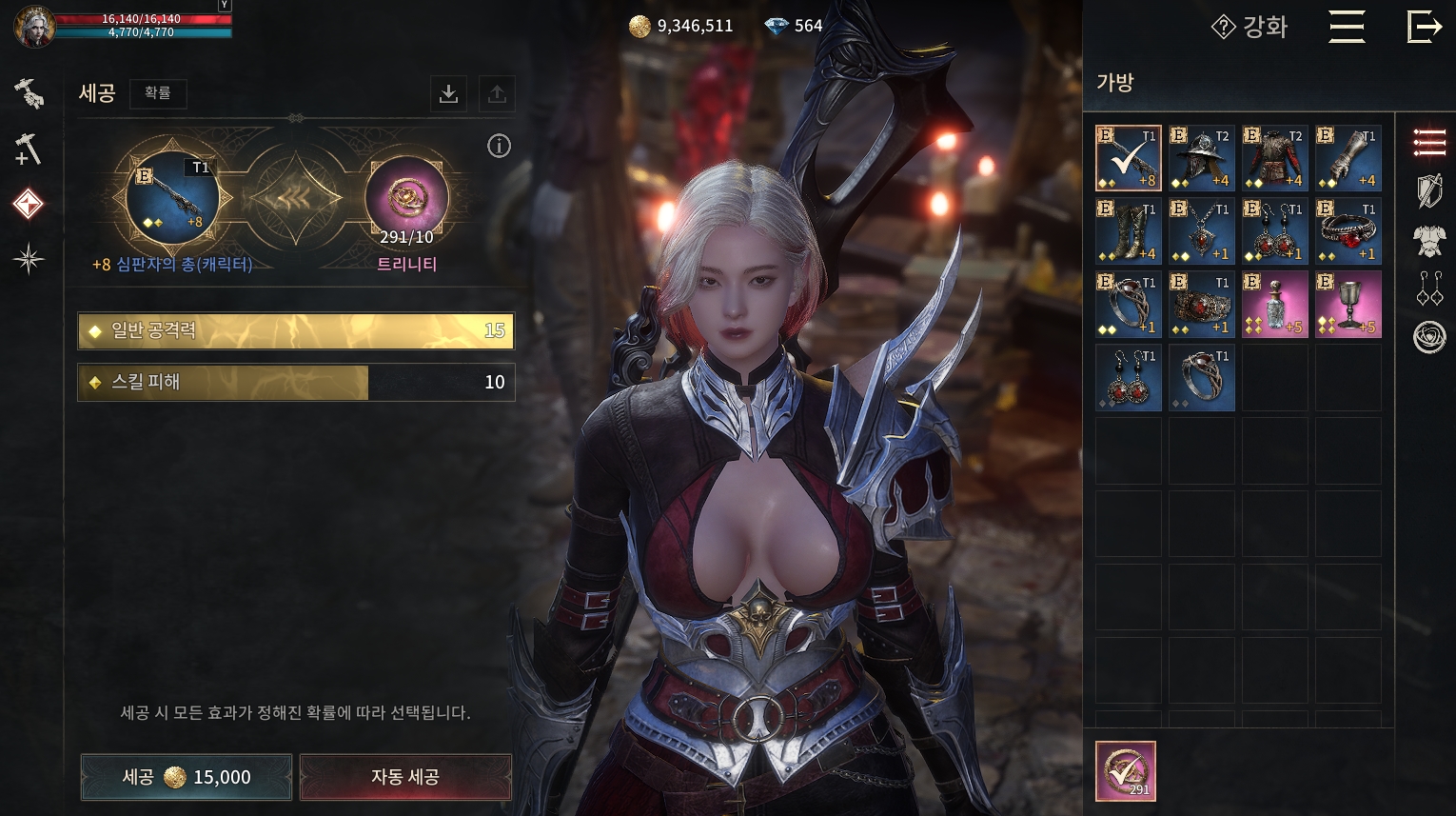Filter the bag by armor category
Viewport: 1456px width, 816px height.
pyautogui.click(x=1428, y=241)
